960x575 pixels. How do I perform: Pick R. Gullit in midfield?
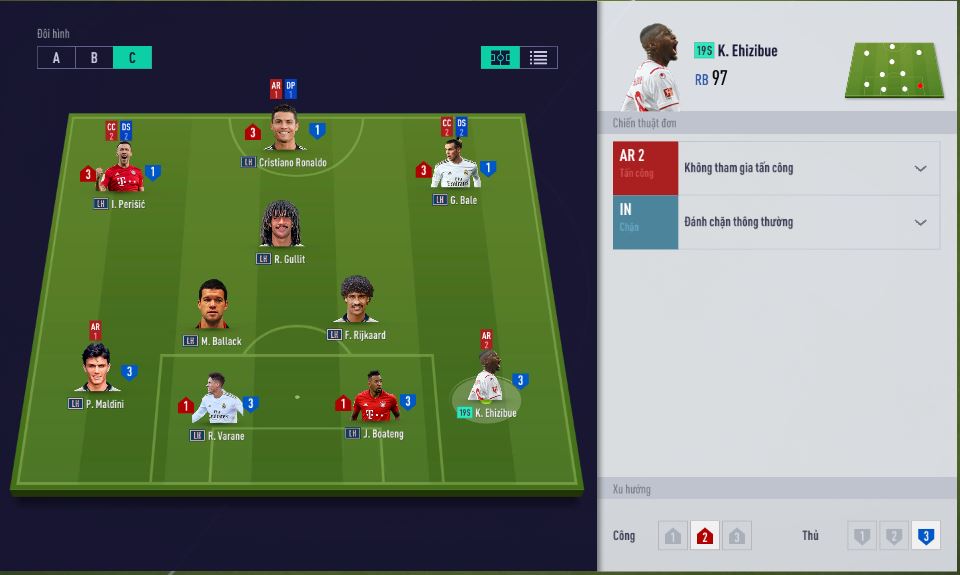point(282,226)
